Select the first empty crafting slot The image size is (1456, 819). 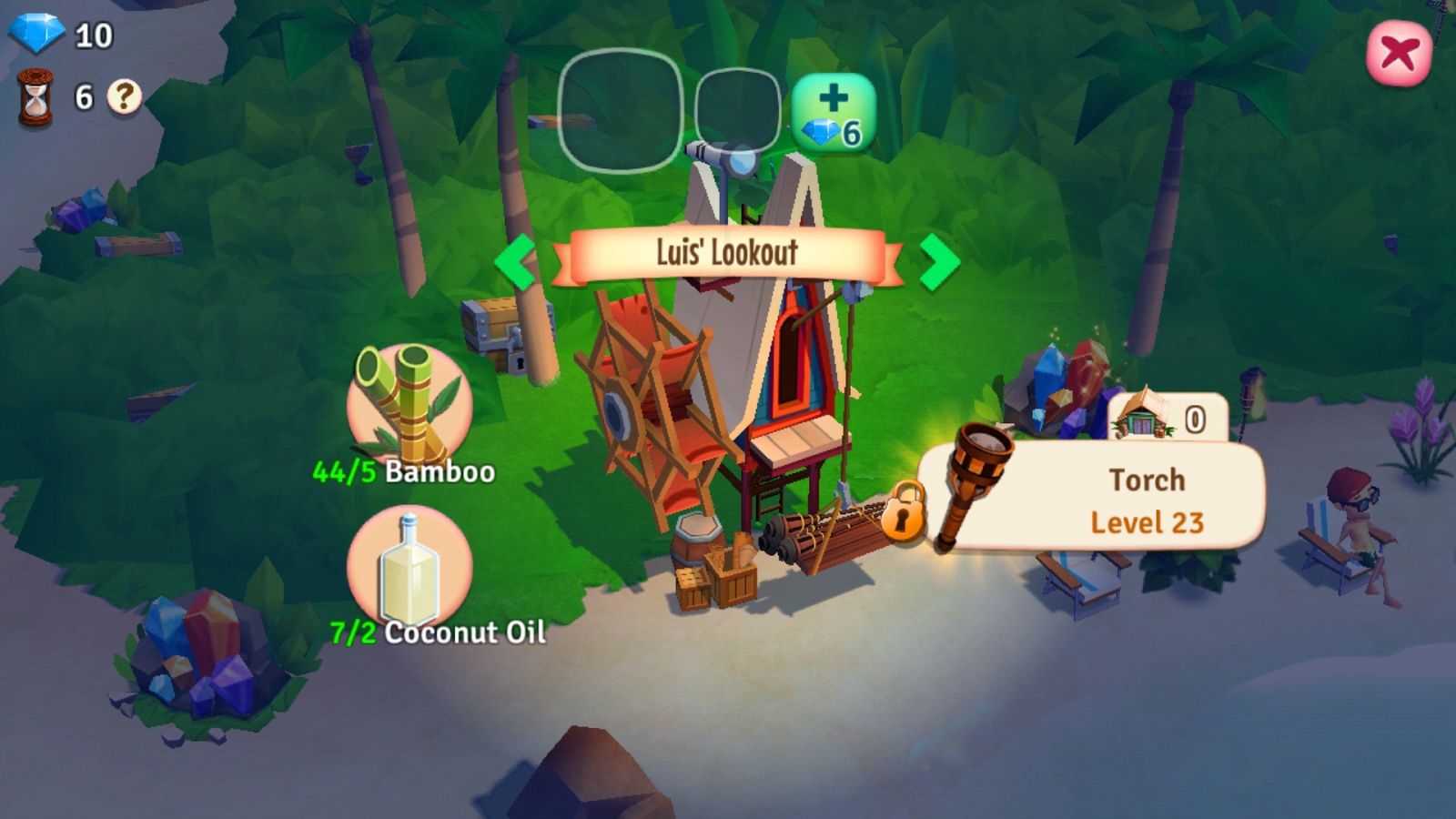click(x=618, y=109)
